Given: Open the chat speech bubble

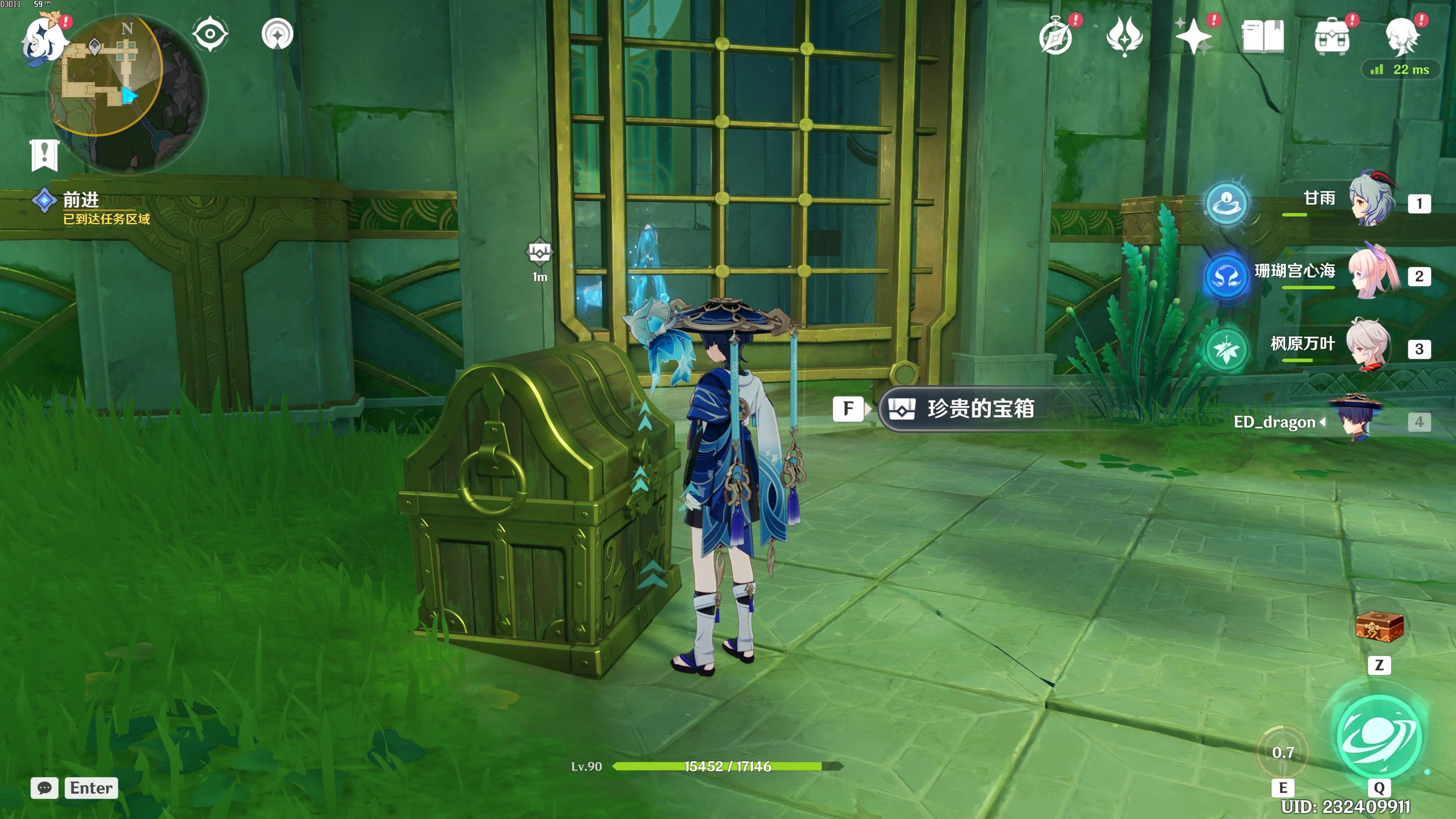Looking at the screenshot, I should (45, 788).
